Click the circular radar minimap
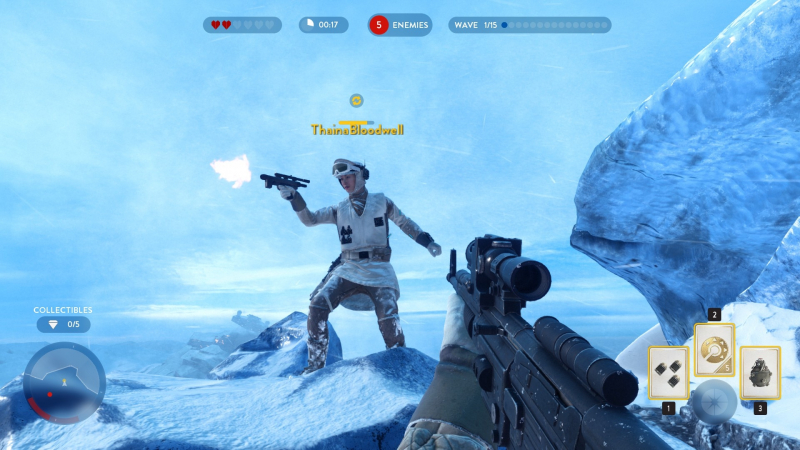This screenshot has height=450, width=800. click(x=64, y=382)
